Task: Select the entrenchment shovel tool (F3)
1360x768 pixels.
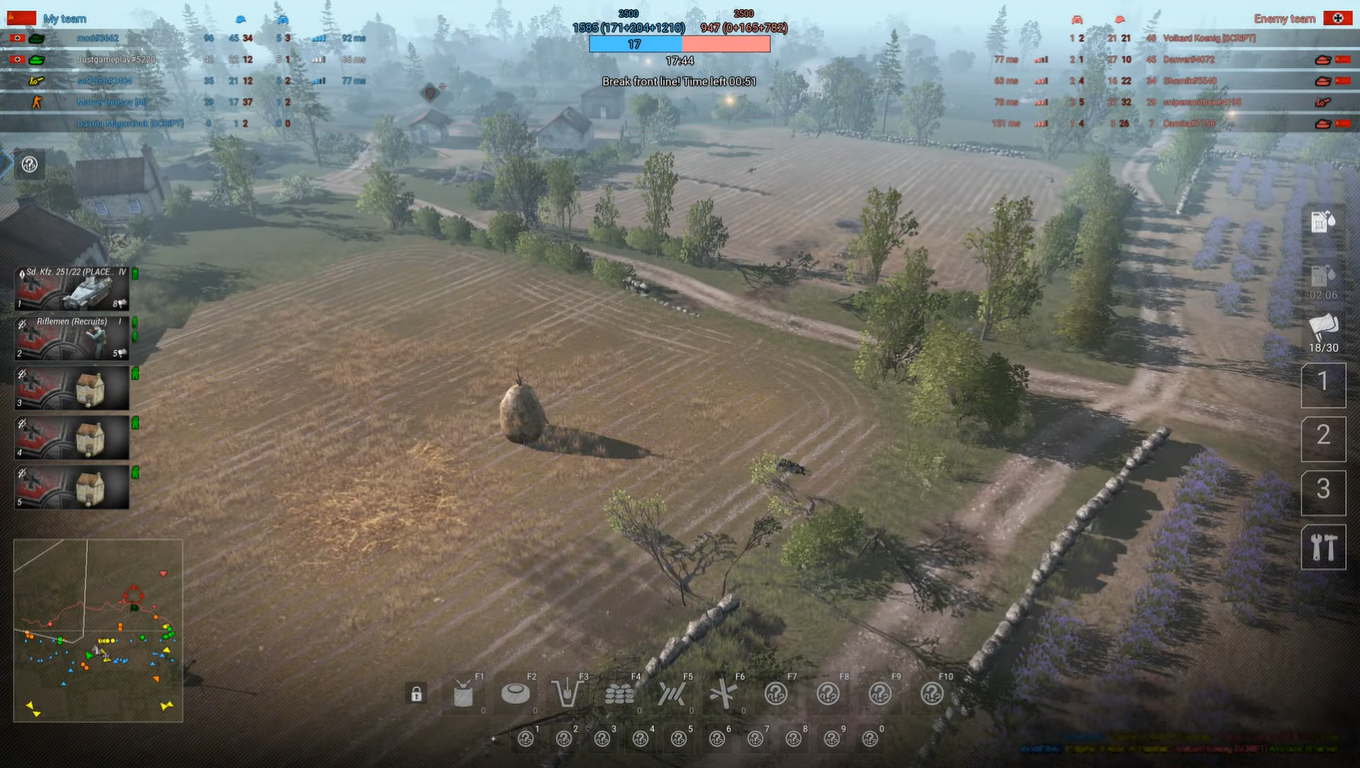Action: [569, 693]
